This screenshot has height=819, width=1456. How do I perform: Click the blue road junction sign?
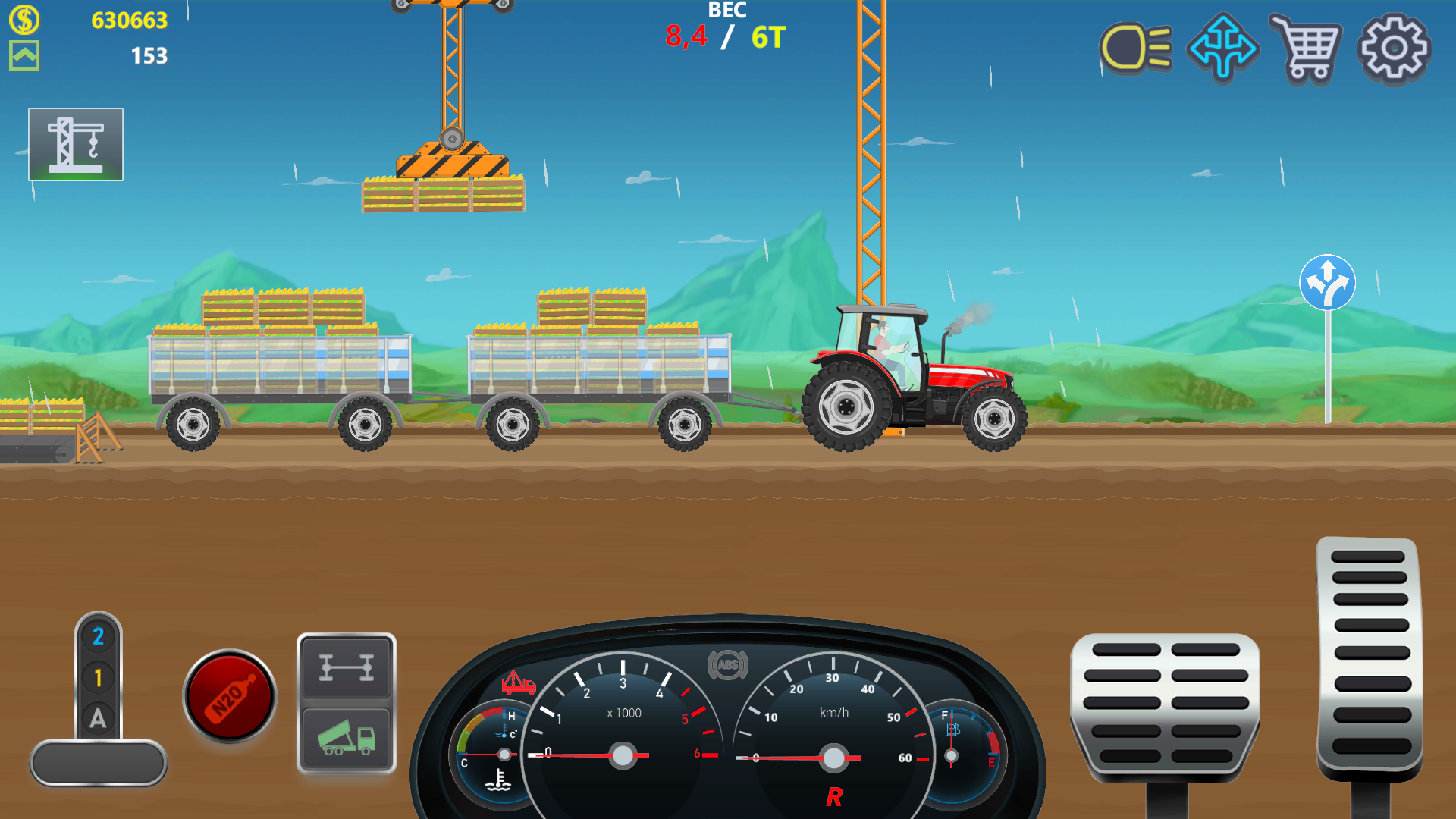pos(1328,281)
